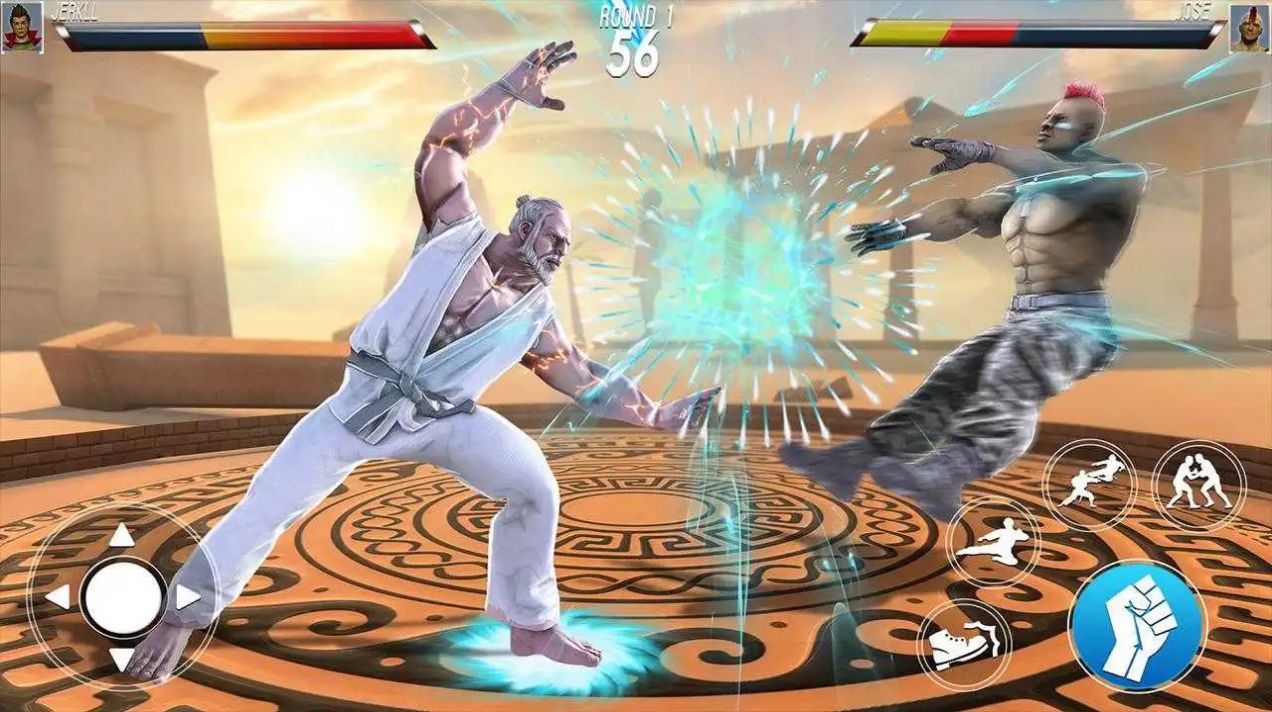This screenshot has width=1272, height=712.
Task: Move left with the joystick's left arrow
Action: (59, 598)
